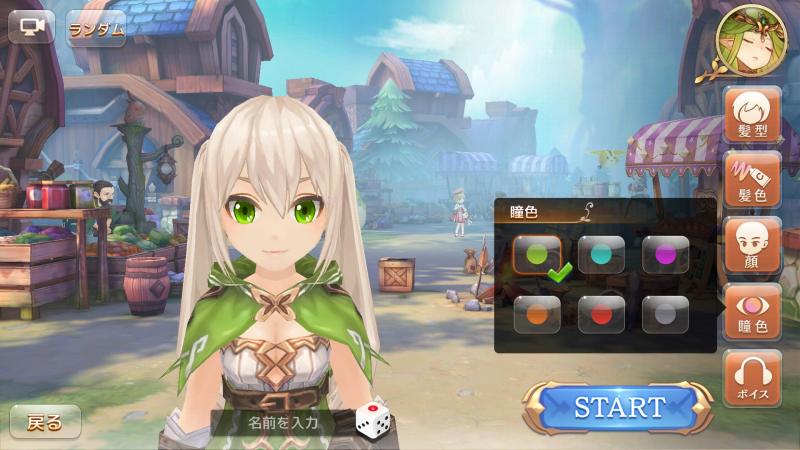Click the 名前を入力 name input field
Viewport: 800px width, 450px height.
pyautogui.click(x=283, y=422)
